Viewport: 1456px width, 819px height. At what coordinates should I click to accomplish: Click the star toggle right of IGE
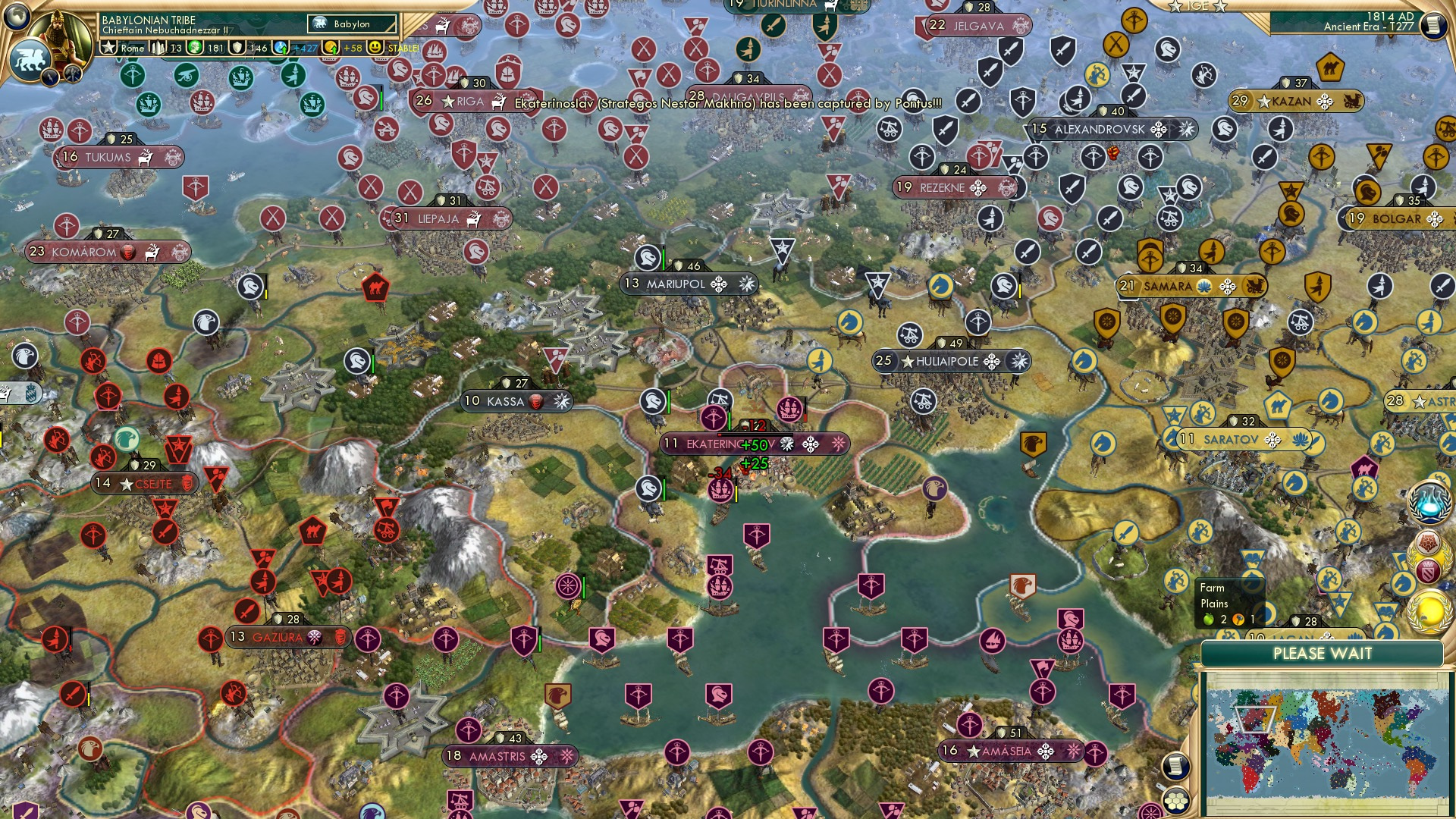click(x=1221, y=6)
